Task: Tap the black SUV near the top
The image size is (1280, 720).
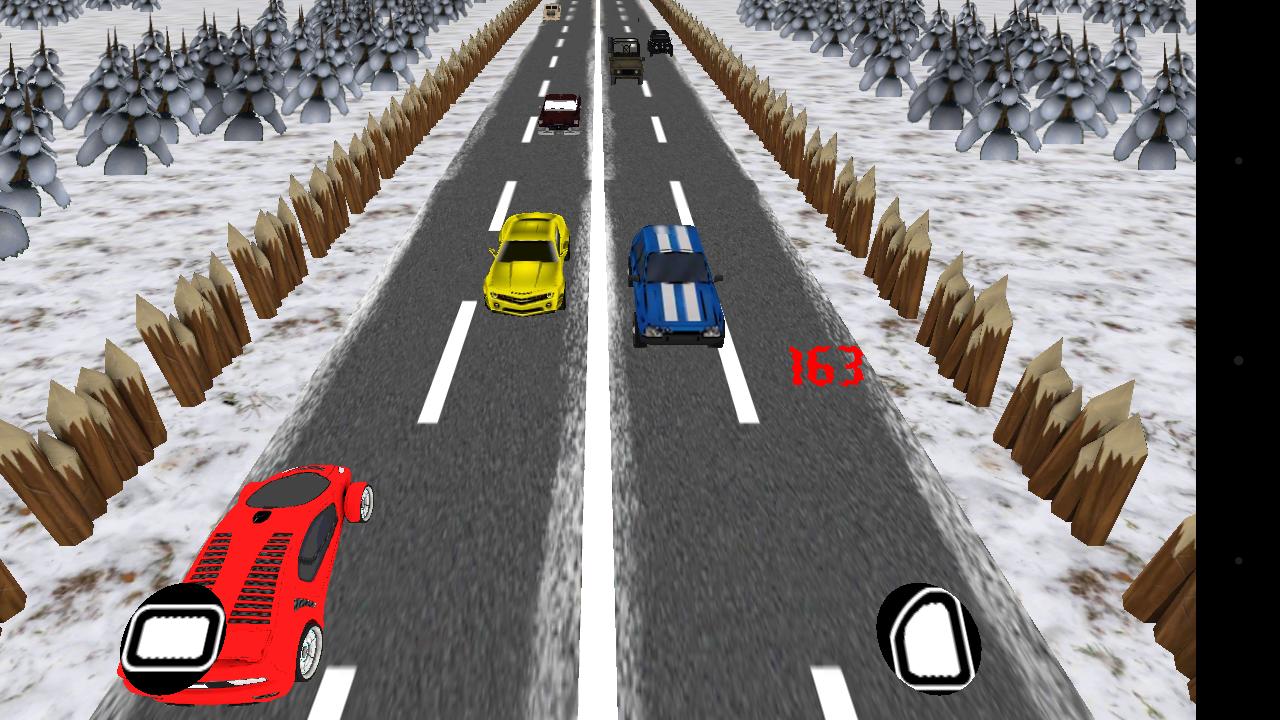Action: pyautogui.click(x=659, y=42)
